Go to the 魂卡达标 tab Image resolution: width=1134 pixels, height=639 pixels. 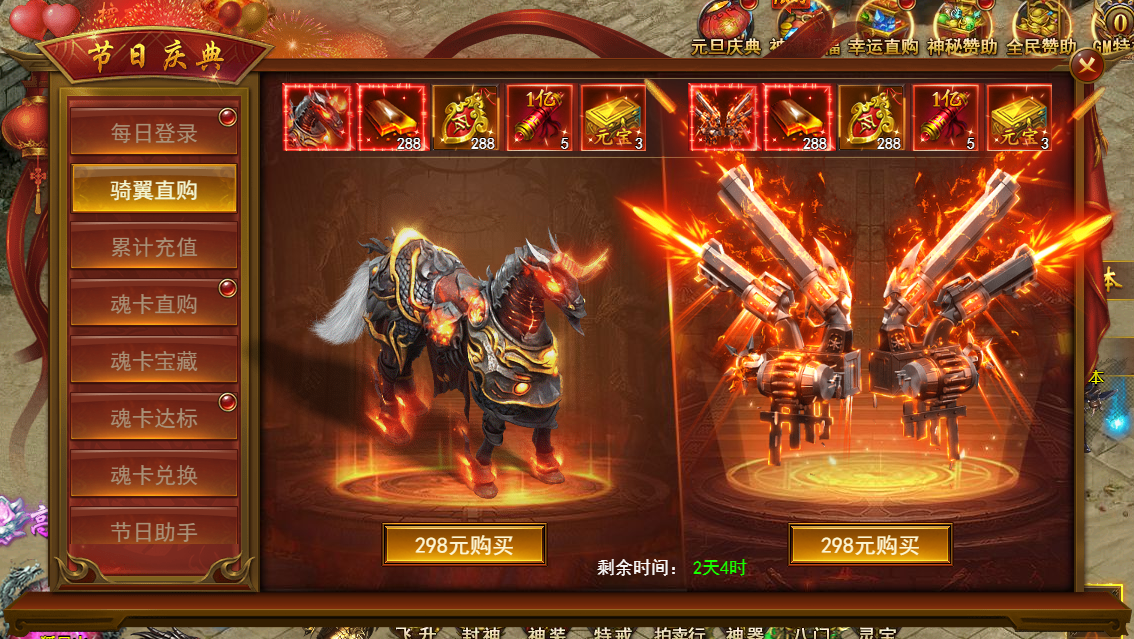153,418
